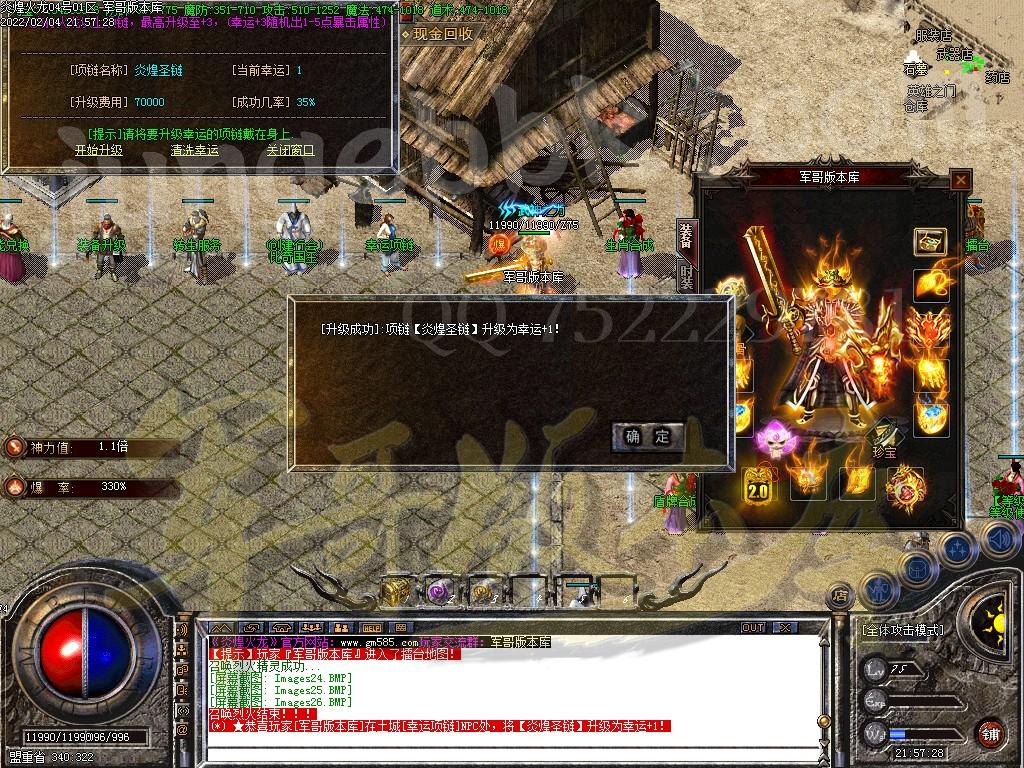The image size is (1024, 768).
Task: Toggle the sound speaker button
Action: [x=1000, y=541]
